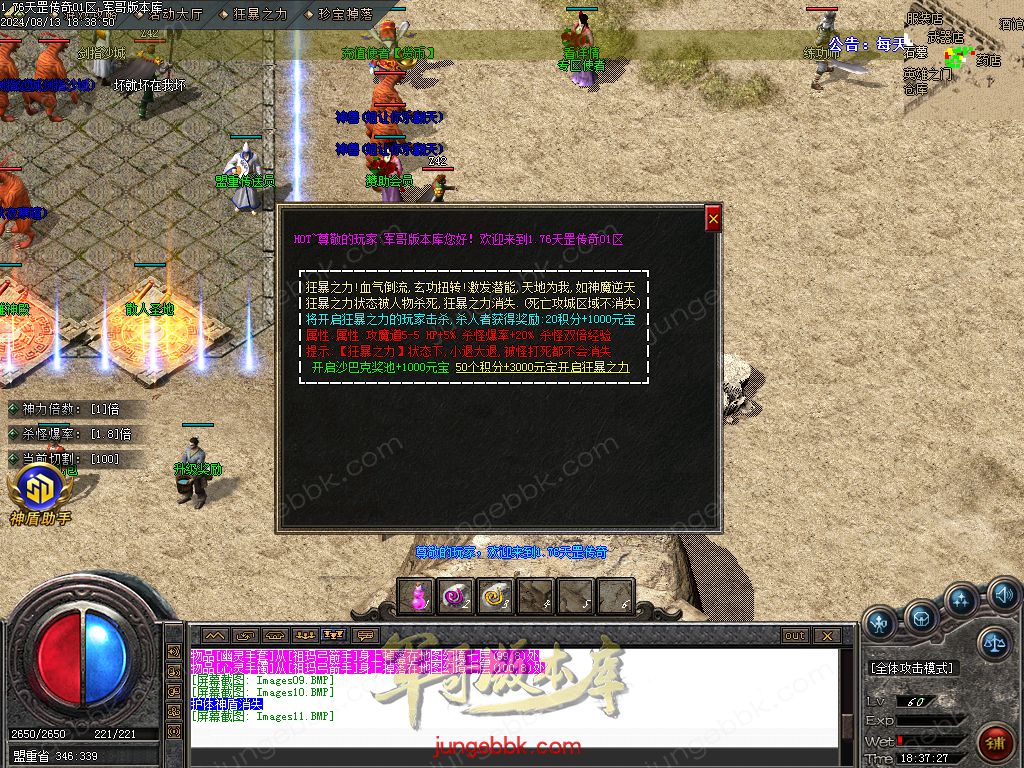Select the purple swirl scroll hotbar slot
This screenshot has width=1024, height=768.
pyautogui.click(x=455, y=596)
